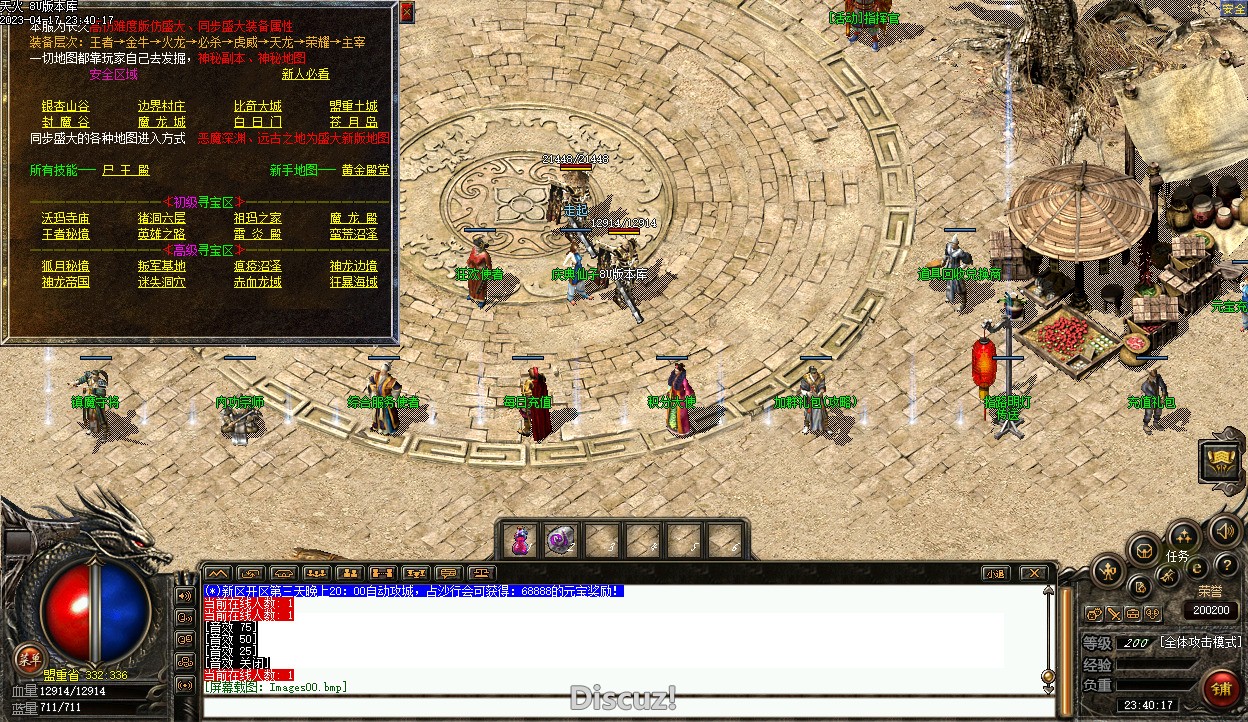Open the question mark help icon
This screenshot has width=1248, height=722.
(1226, 566)
